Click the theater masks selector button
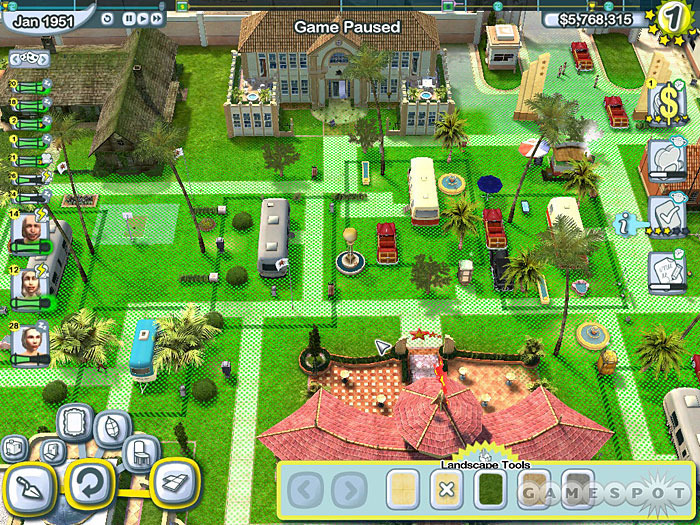This screenshot has width=700, height=525. pyautogui.click(x=27, y=59)
